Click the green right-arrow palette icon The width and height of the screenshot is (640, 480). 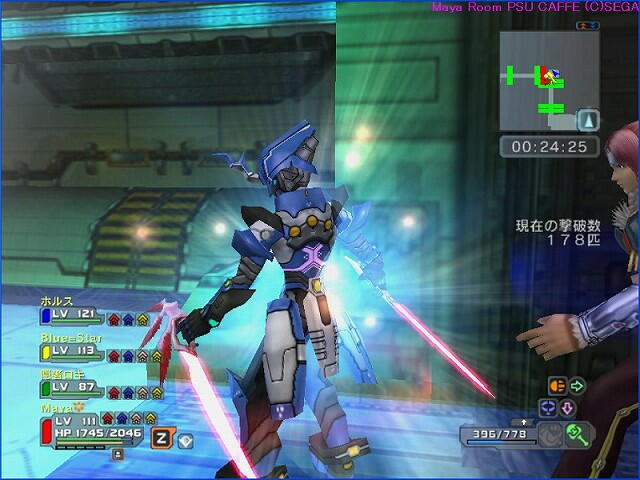pos(577,385)
